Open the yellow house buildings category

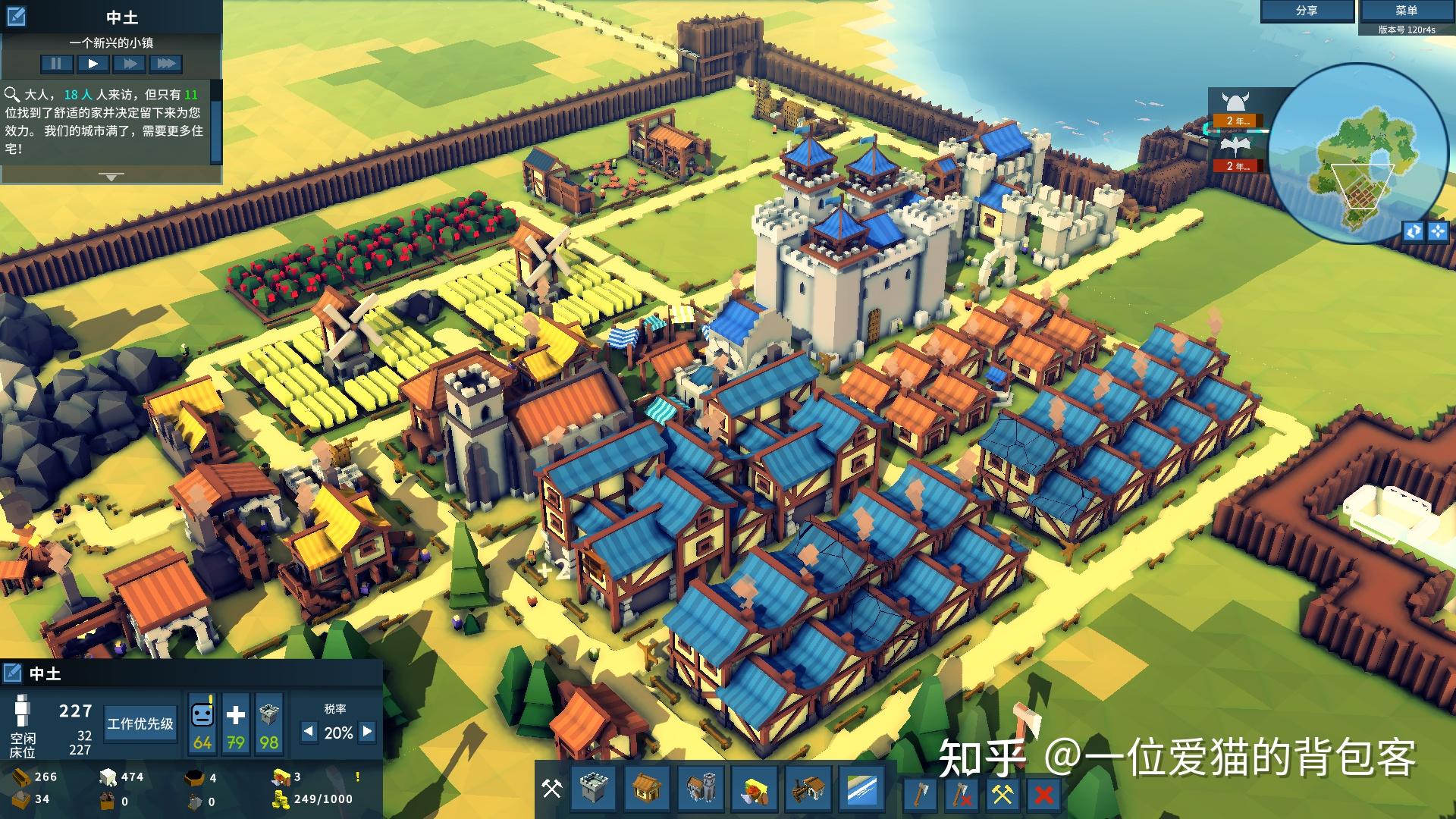click(646, 789)
